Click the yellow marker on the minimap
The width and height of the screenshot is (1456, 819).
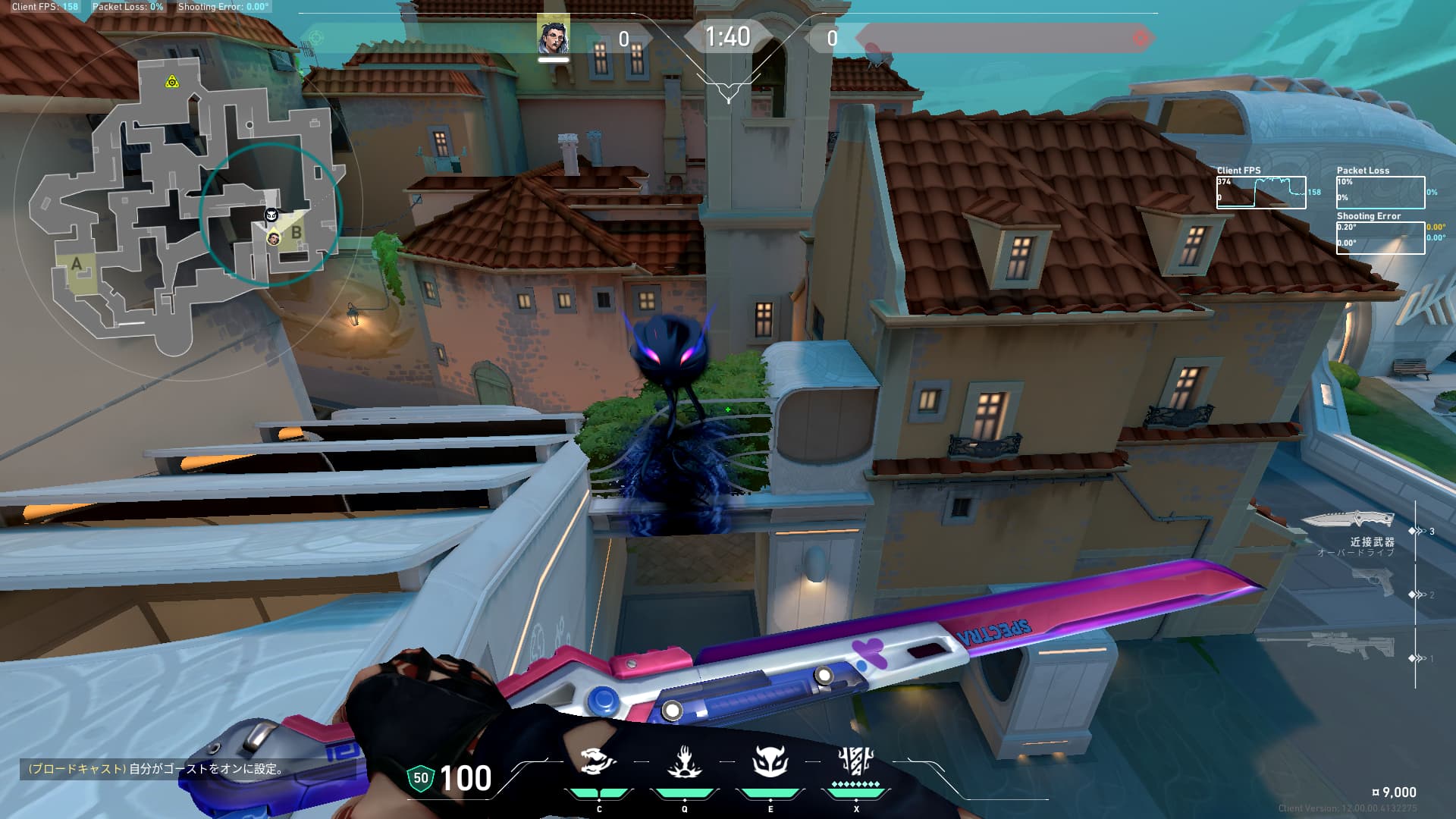pyautogui.click(x=172, y=82)
